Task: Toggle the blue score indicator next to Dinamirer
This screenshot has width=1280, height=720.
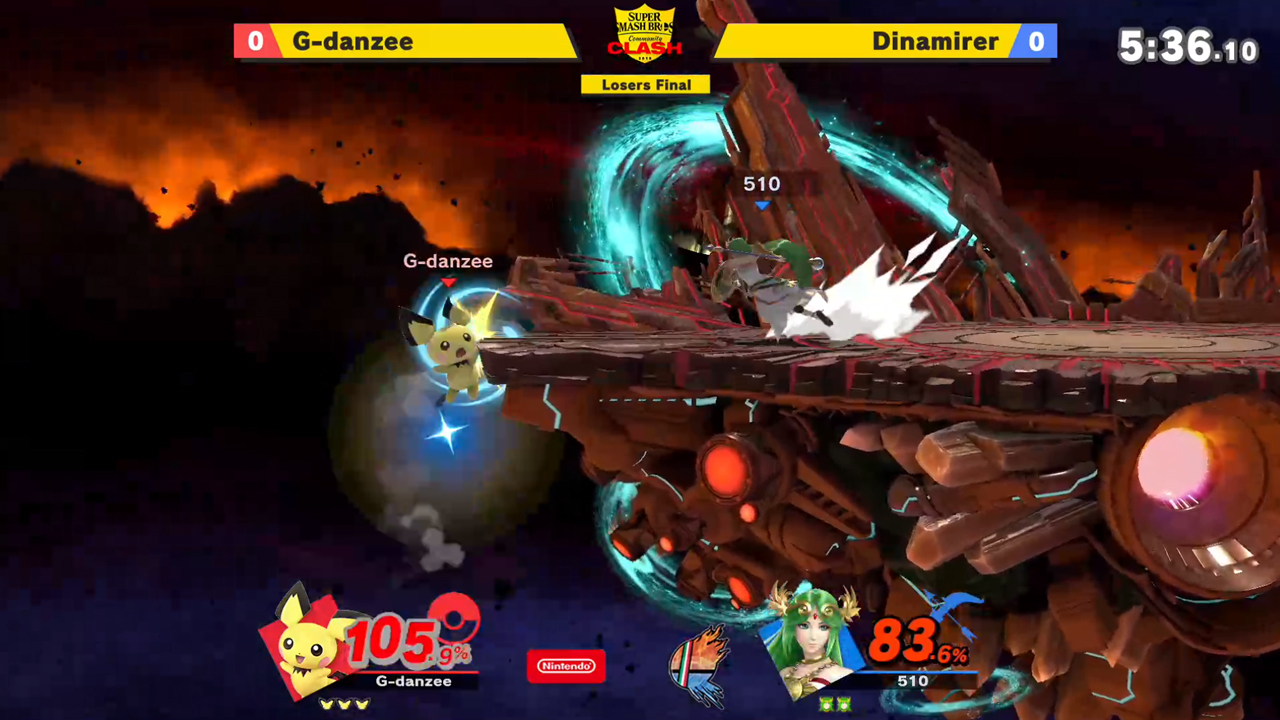Action: (1035, 41)
